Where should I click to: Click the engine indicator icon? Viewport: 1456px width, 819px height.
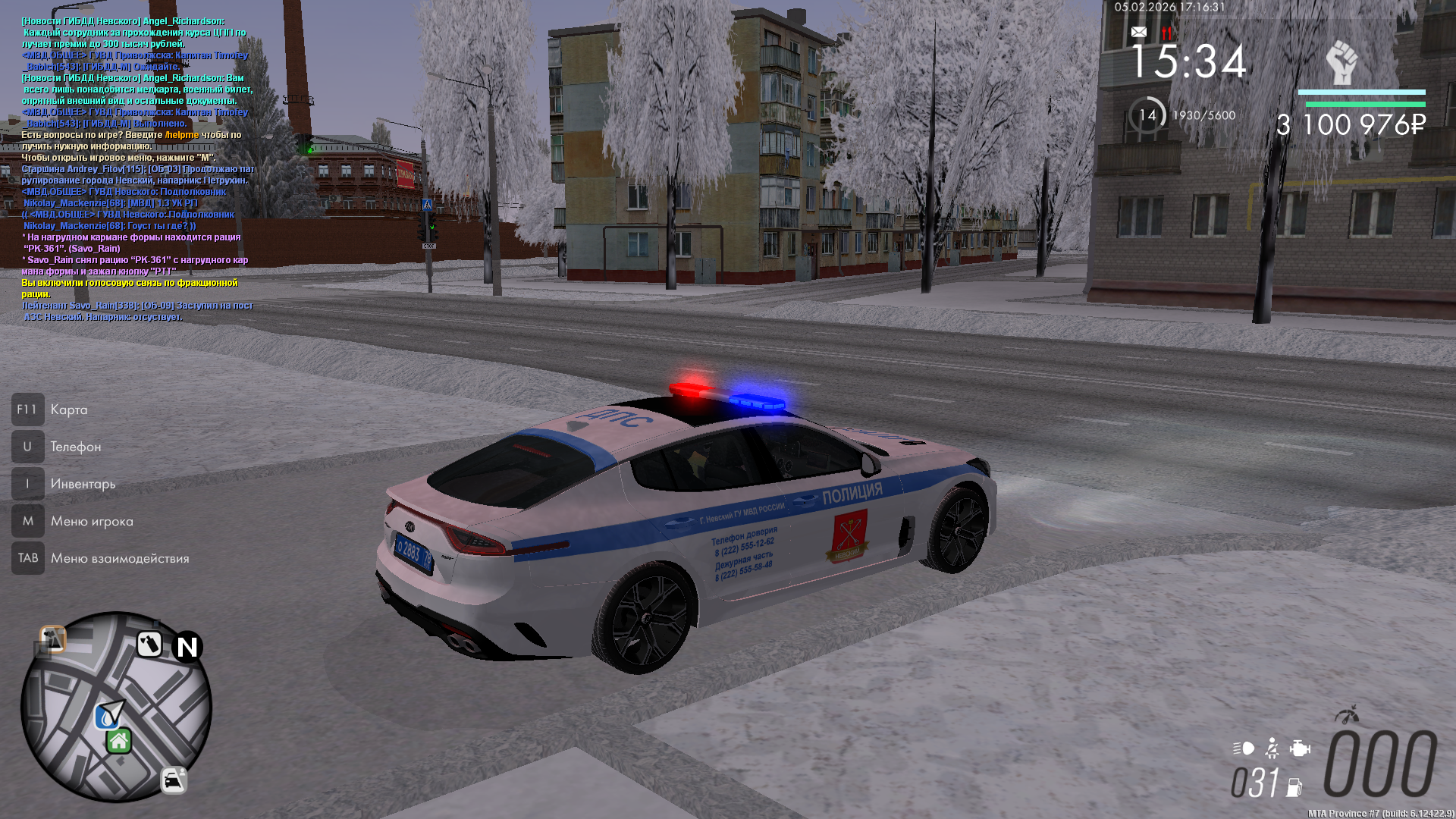click(1300, 749)
